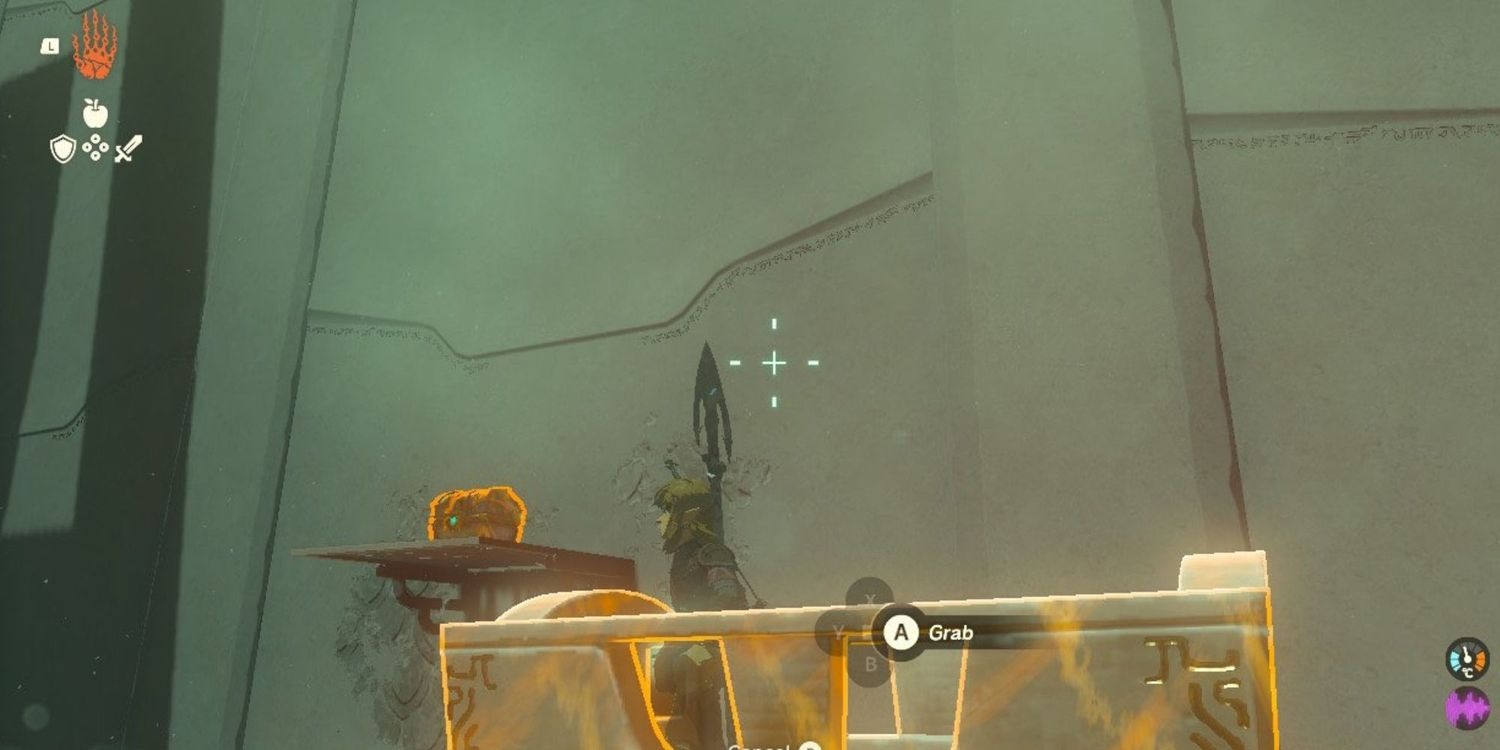The width and height of the screenshot is (1500, 750).
Task: Select the B button in the cluster
Action: coord(870,662)
